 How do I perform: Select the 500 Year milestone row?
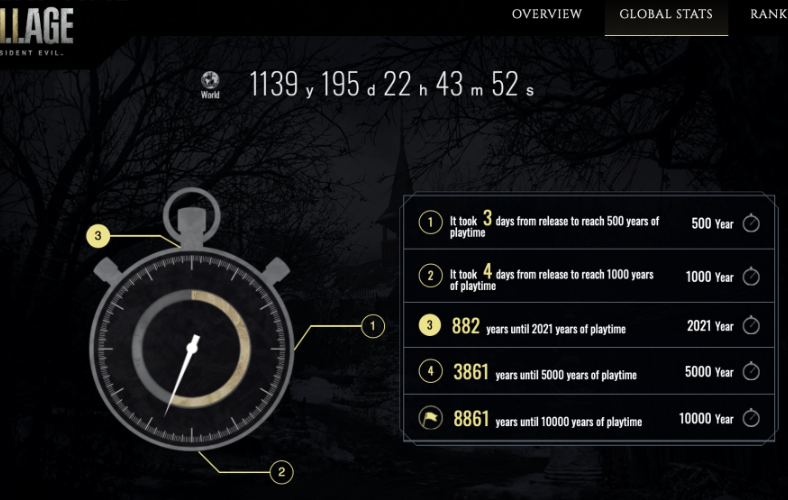[588, 223]
